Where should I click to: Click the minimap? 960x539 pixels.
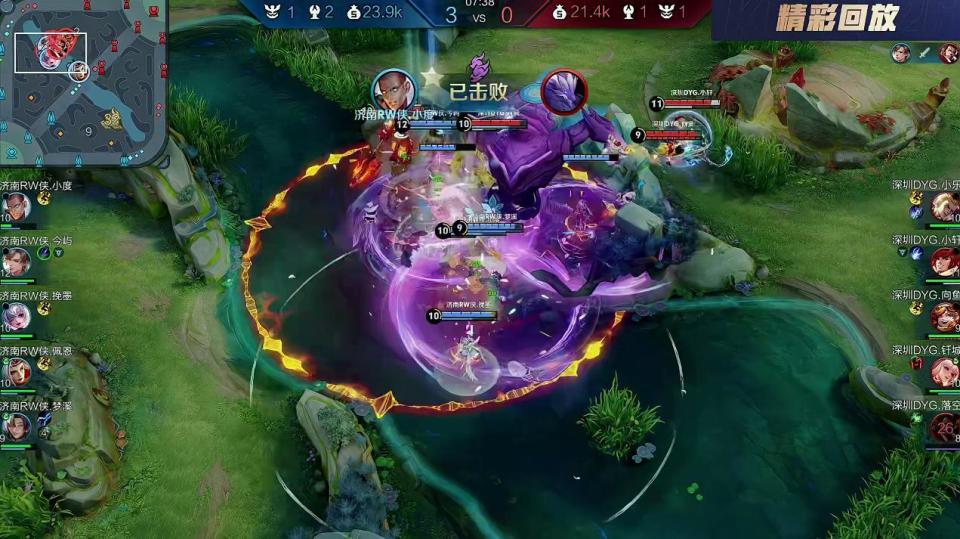pyautogui.click(x=82, y=80)
